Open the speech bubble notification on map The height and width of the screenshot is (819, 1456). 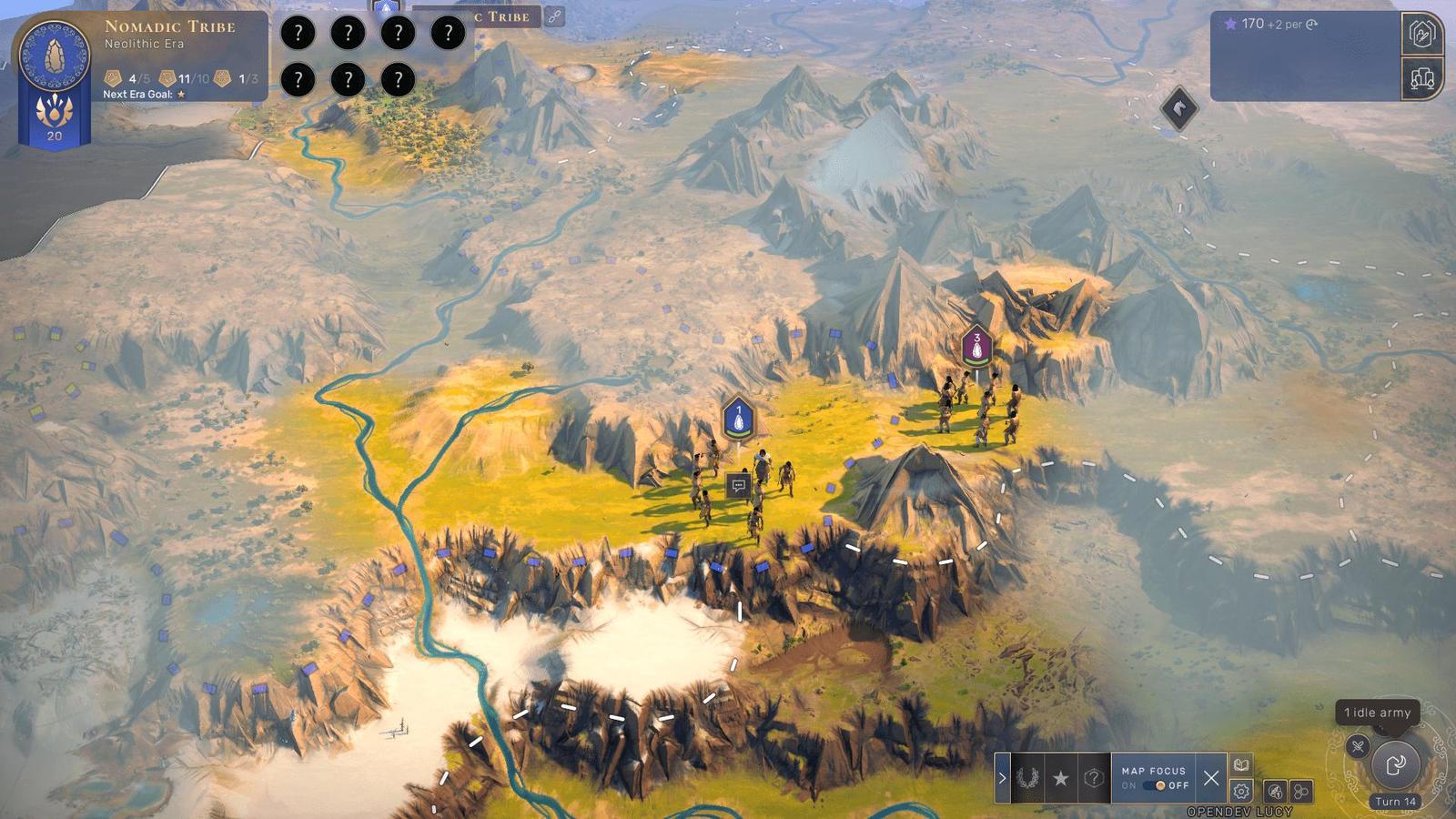click(x=738, y=485)
